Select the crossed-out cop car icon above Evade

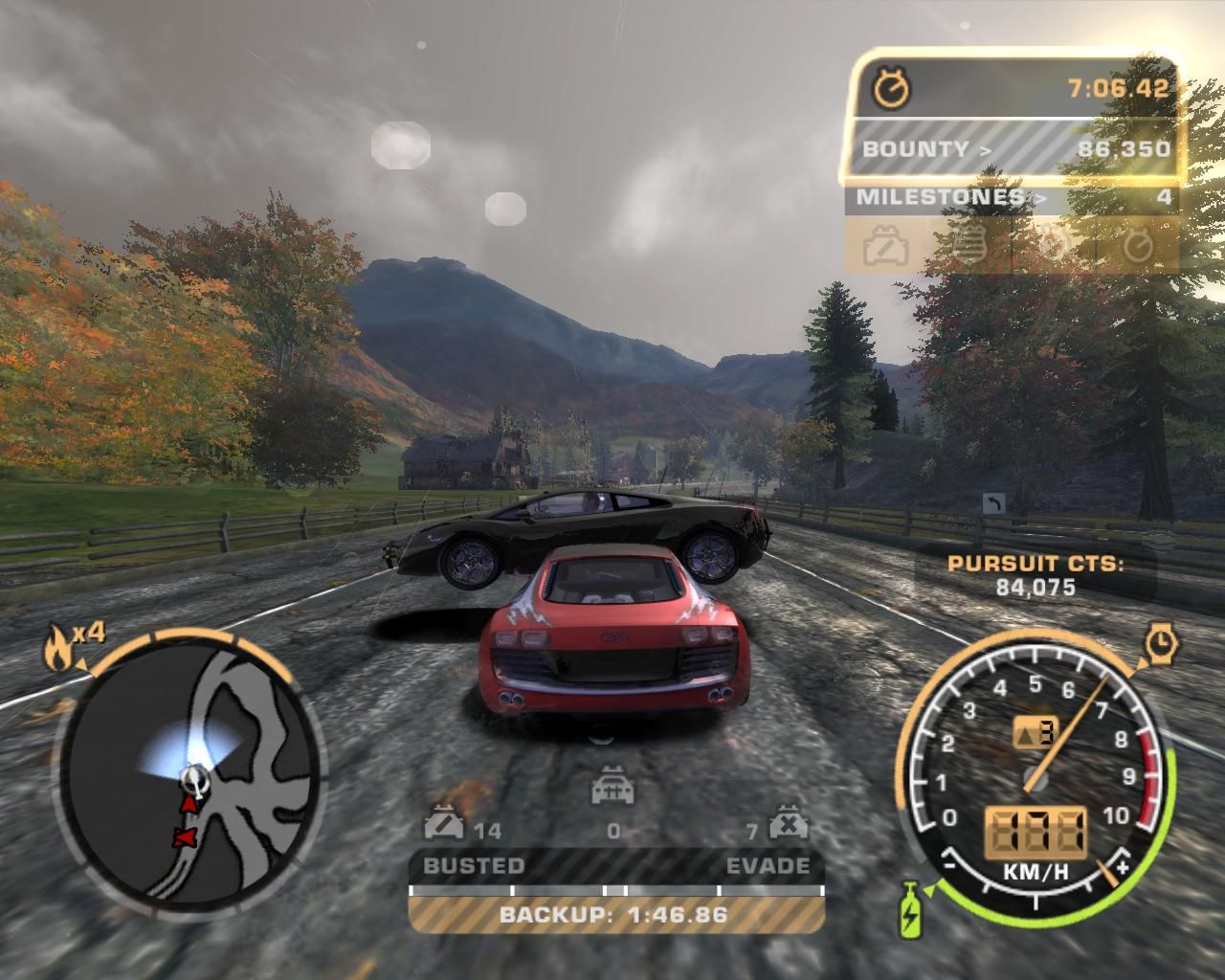click(786, 825)
